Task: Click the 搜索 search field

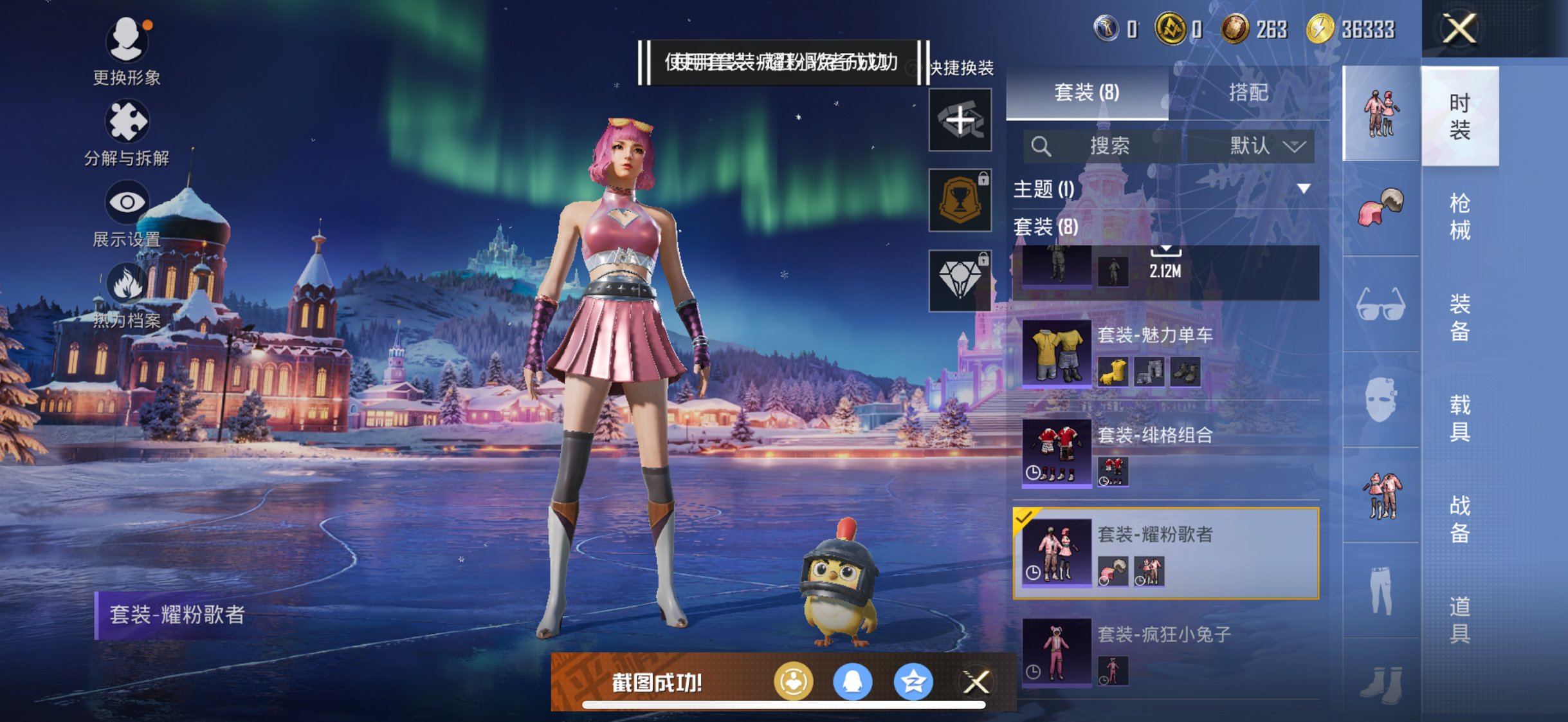Action: pyautogui.click(x=1108, y=146)
